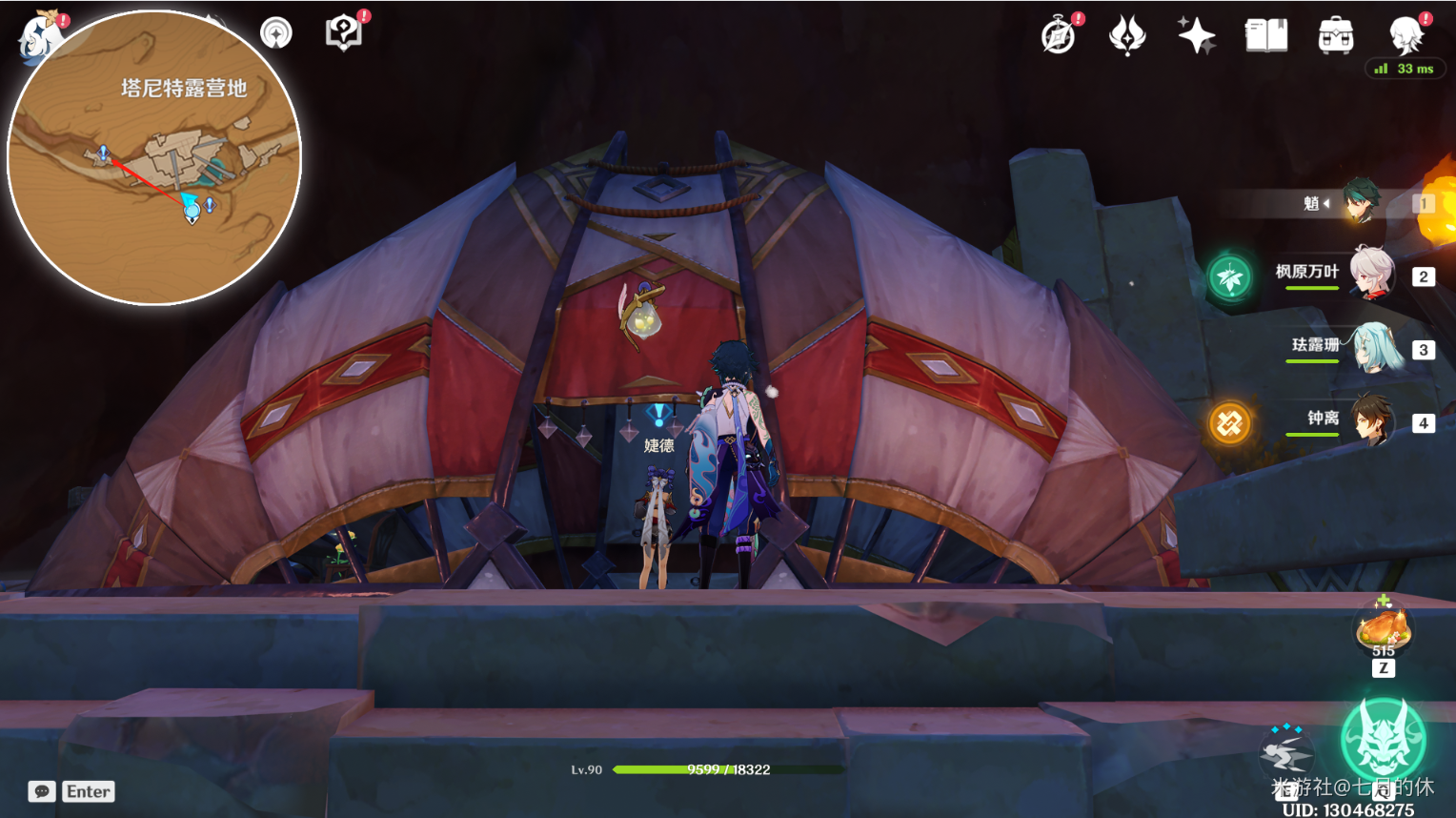Open the tutorial hints icon with question mark
This screenshot has width=1456, height=818.
[343, 33]
